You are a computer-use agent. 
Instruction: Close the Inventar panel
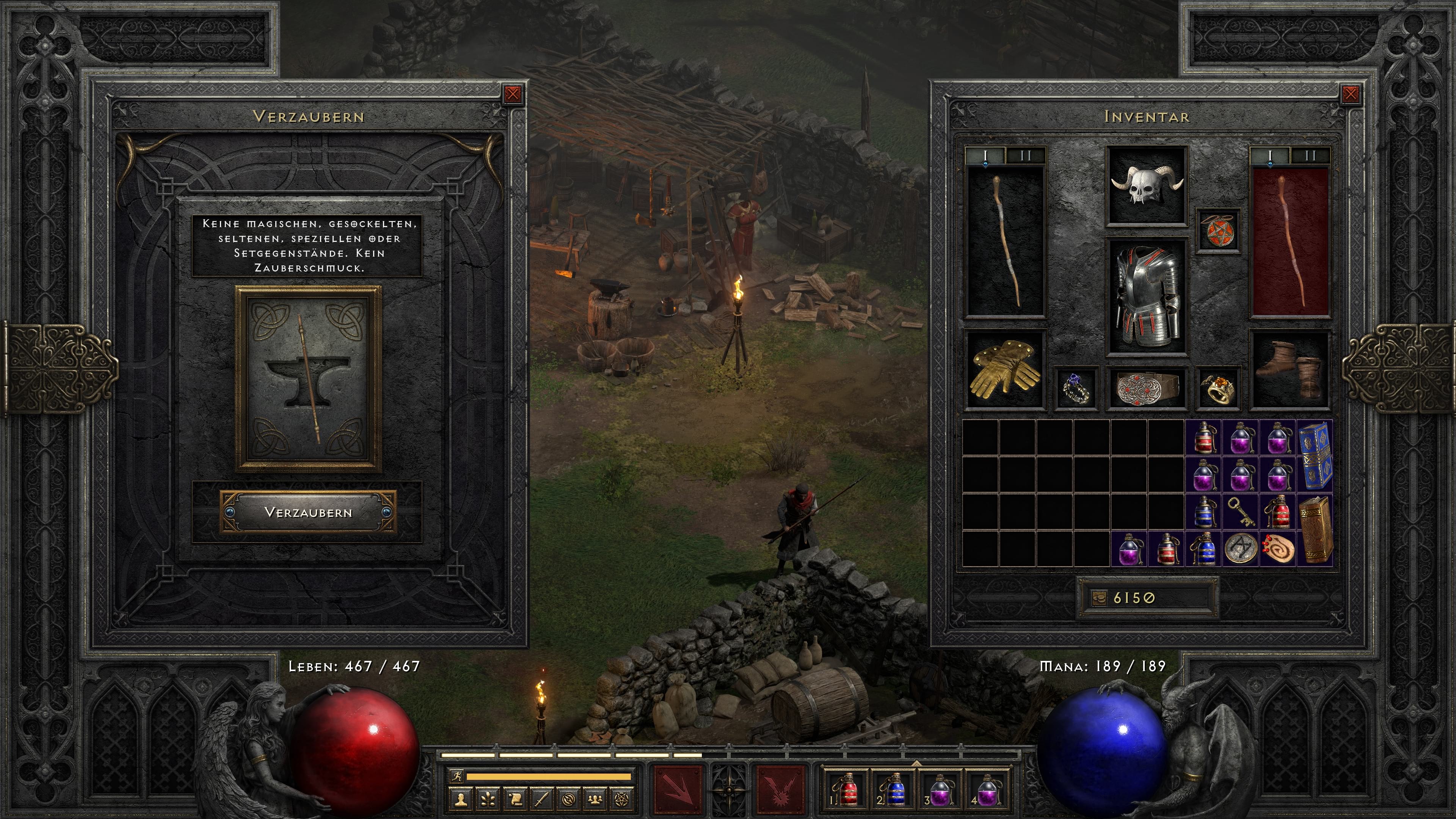(x=1350, y=94)
